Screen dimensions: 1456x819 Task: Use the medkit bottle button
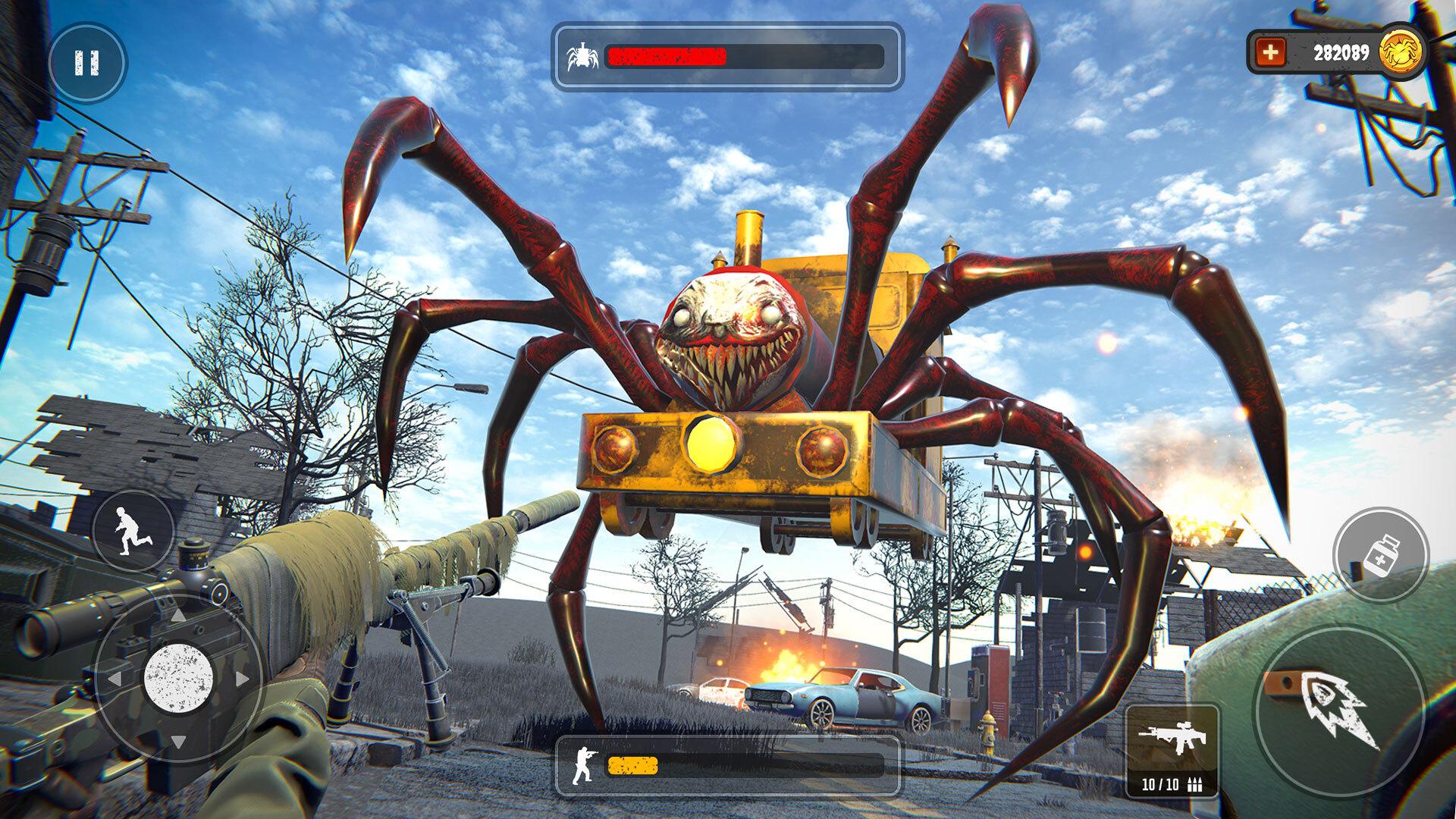pos(1380,555)
